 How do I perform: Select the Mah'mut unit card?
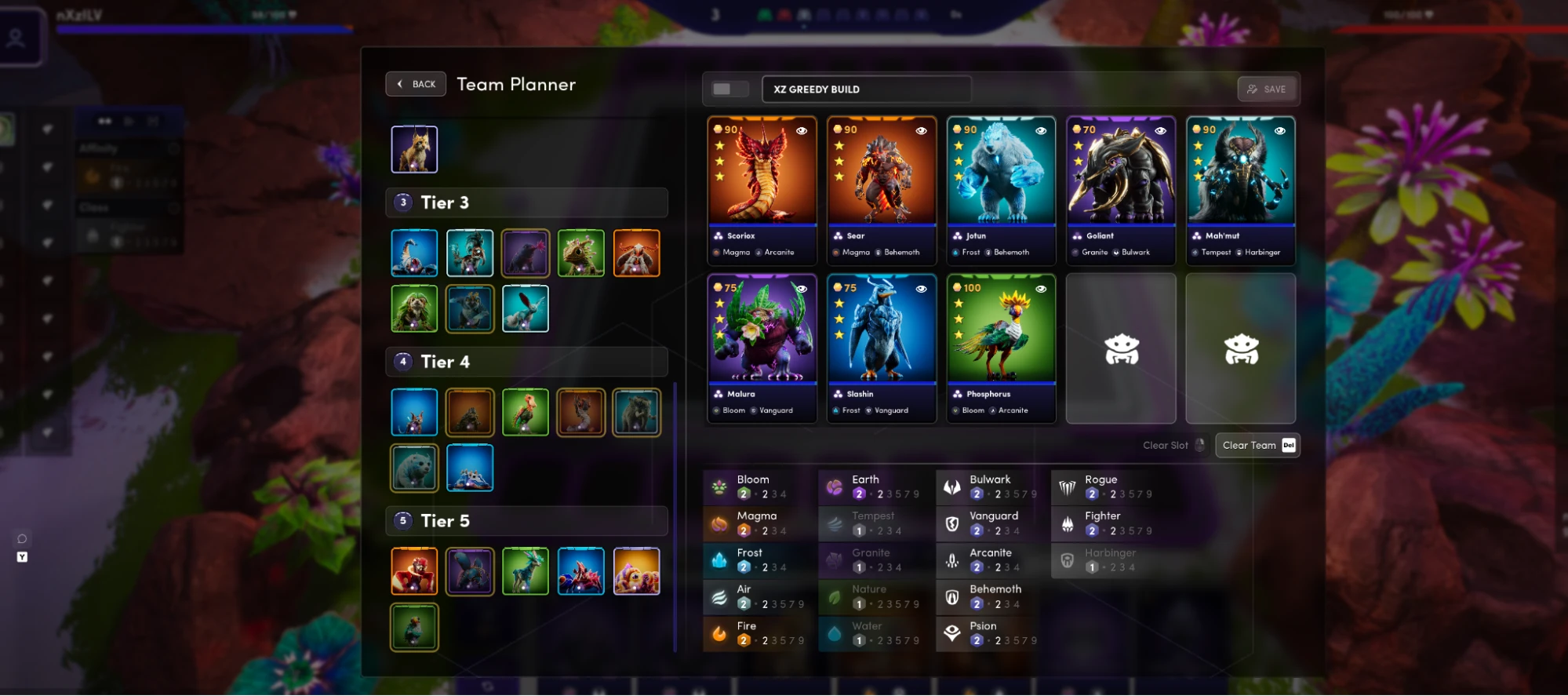pyautogui.click(x=1240, y=190)
